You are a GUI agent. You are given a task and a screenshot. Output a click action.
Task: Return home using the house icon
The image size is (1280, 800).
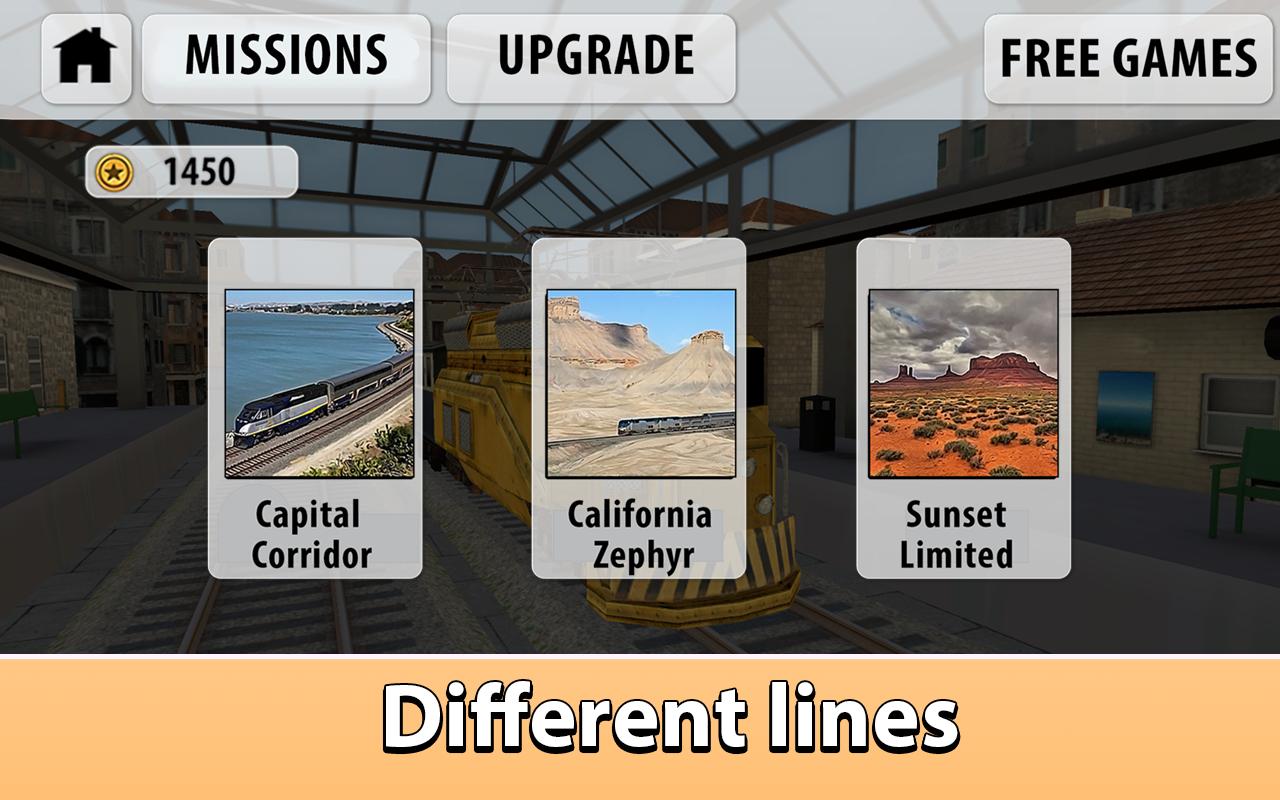coord(84,58)
